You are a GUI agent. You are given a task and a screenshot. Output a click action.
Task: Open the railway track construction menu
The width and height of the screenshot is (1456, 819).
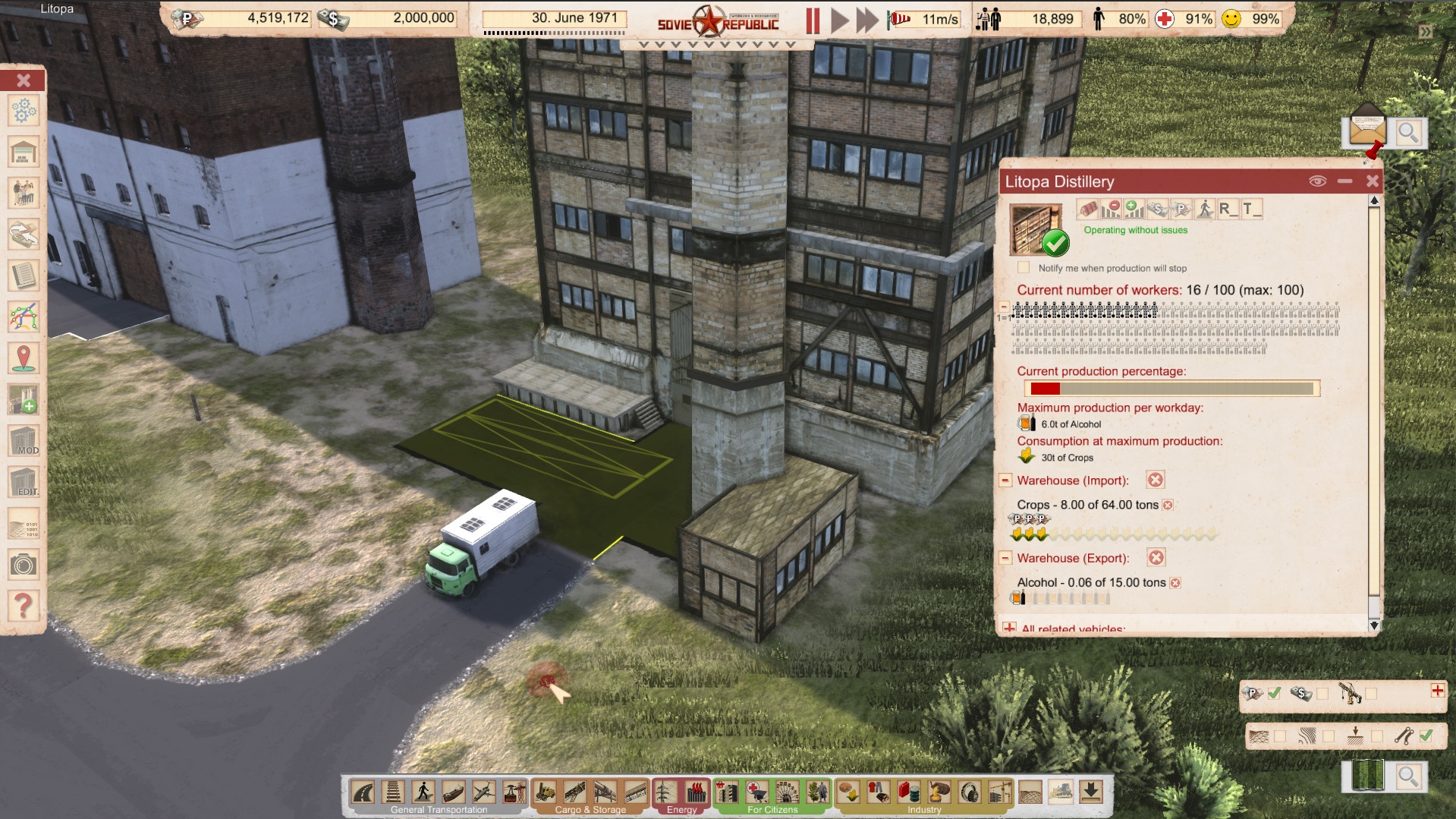(x=393, y=792)
